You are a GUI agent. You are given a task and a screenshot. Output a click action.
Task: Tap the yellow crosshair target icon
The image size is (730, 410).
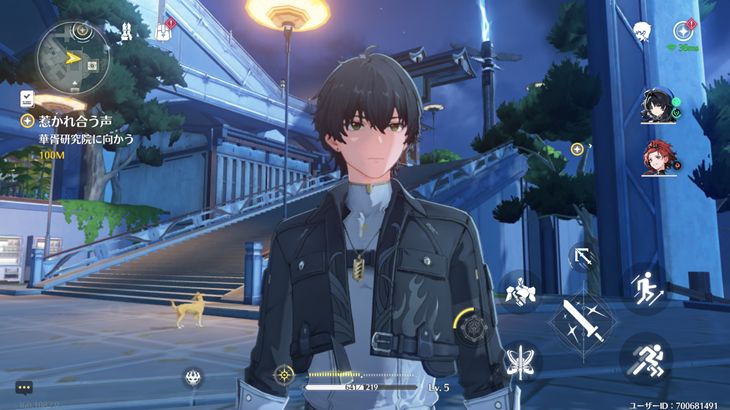click(284, 375)
